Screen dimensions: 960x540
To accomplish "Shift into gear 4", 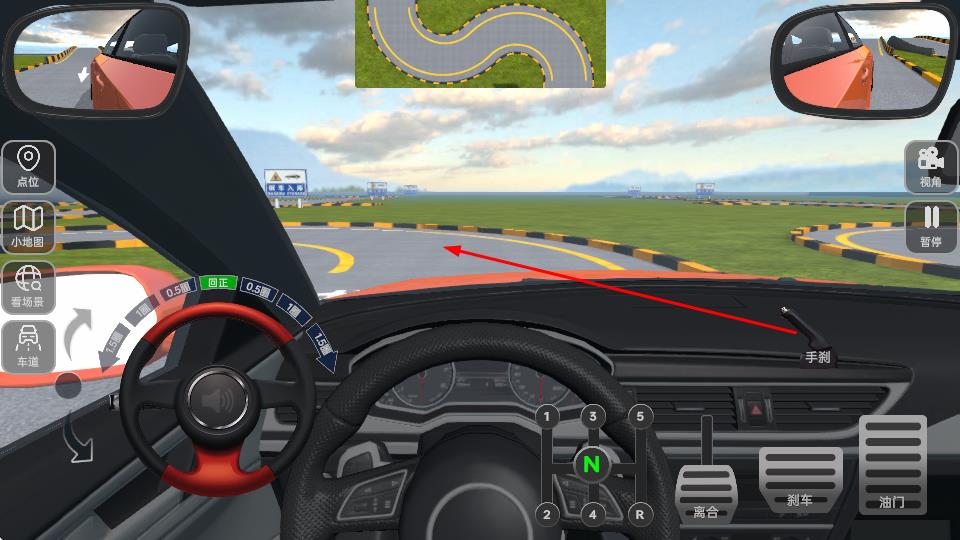I will [593, 515].
